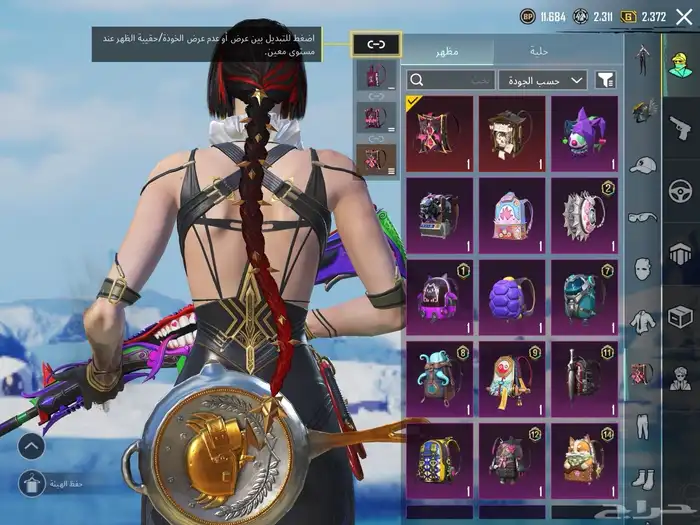This screenshot has width=700, height=525.
Task: Show the glasses accessory category
Action: click(641, 217)
